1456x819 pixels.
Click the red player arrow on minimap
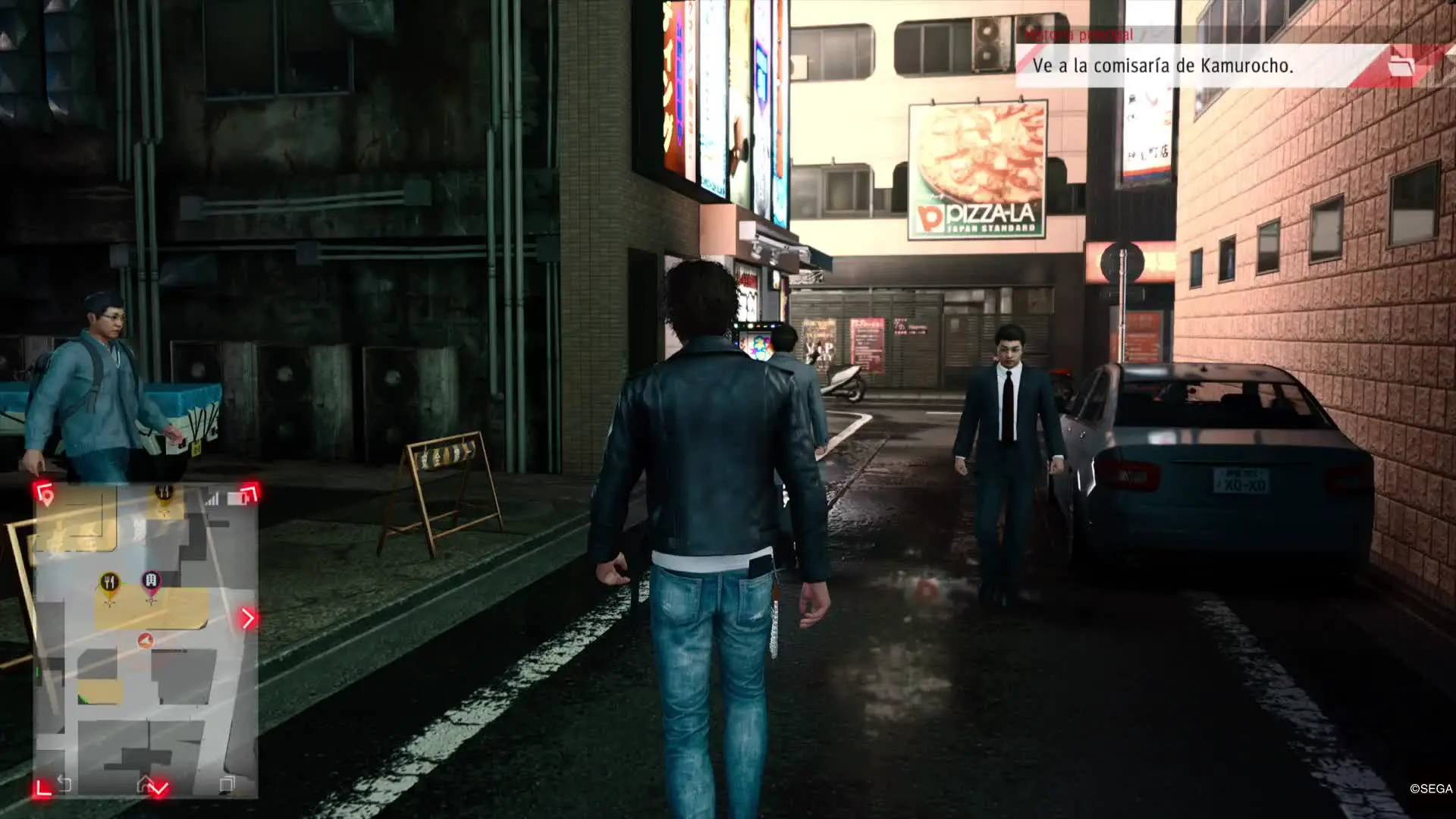point(145,641)
